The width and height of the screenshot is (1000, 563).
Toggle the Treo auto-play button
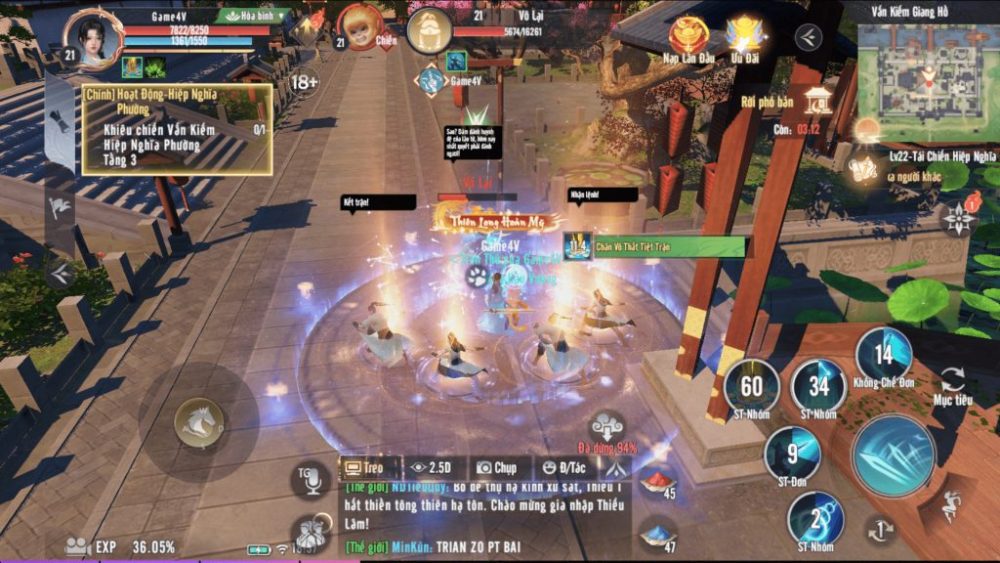point(366,467)
